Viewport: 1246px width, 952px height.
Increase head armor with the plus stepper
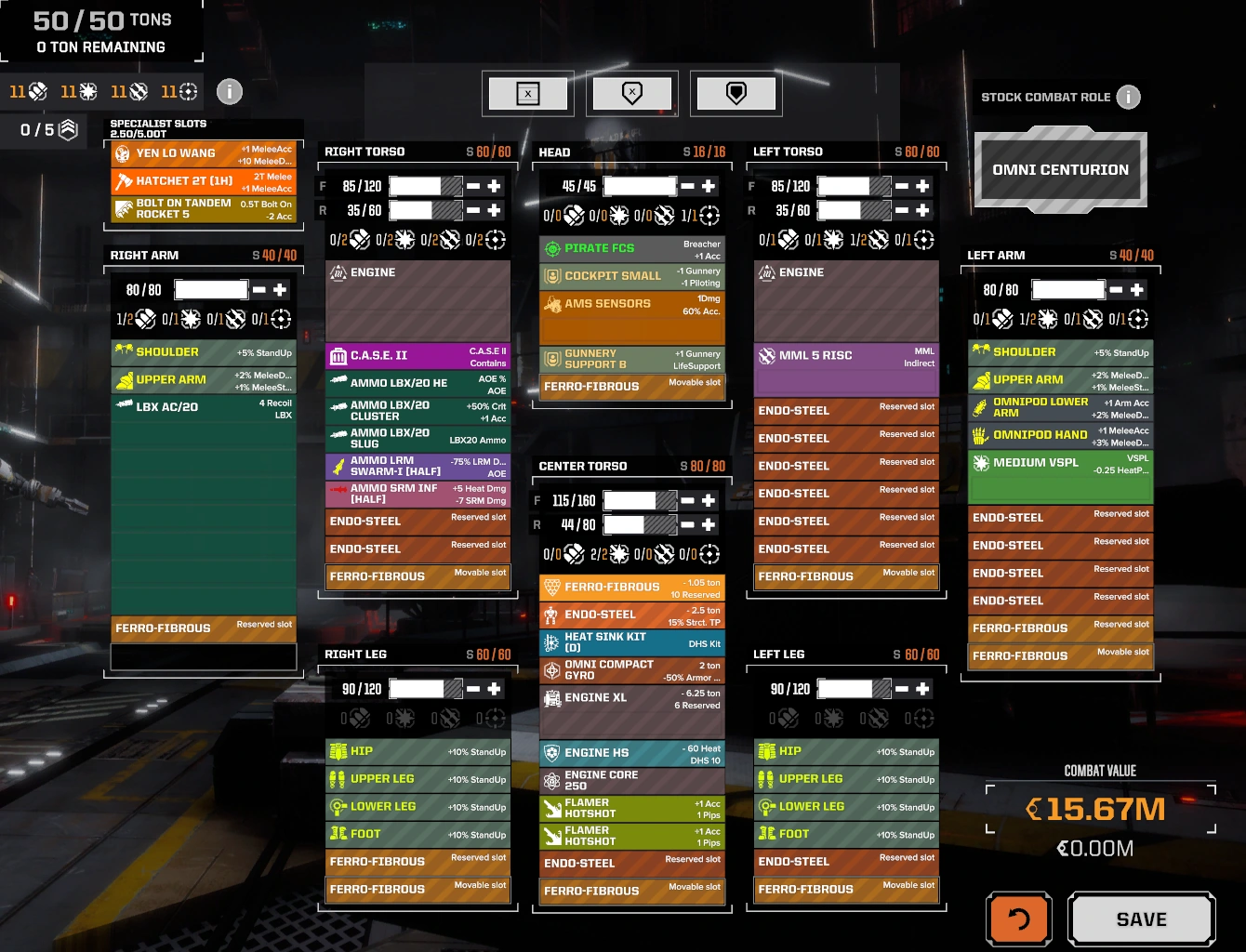(710, 186)
